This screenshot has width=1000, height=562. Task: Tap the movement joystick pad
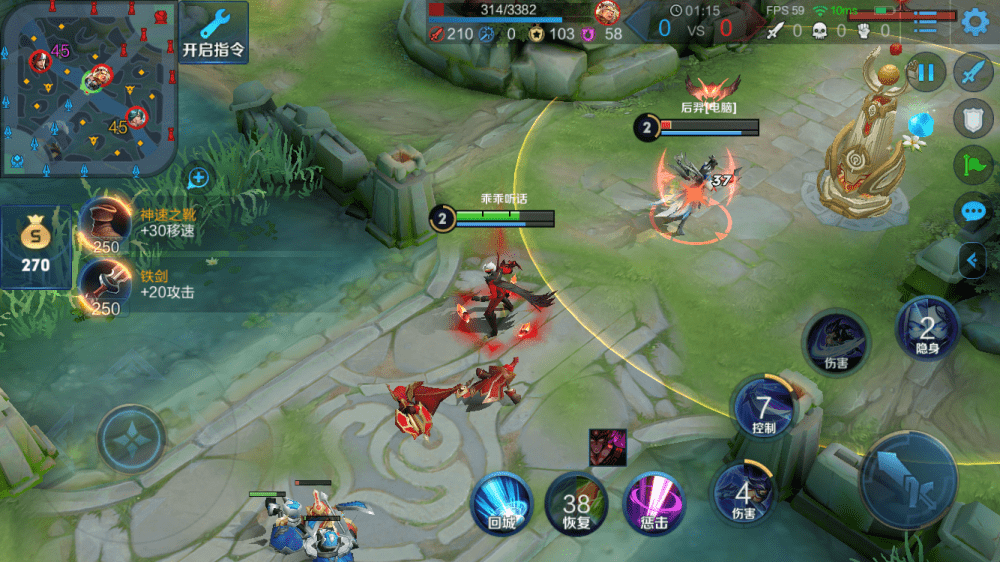[x=131, y=438]
